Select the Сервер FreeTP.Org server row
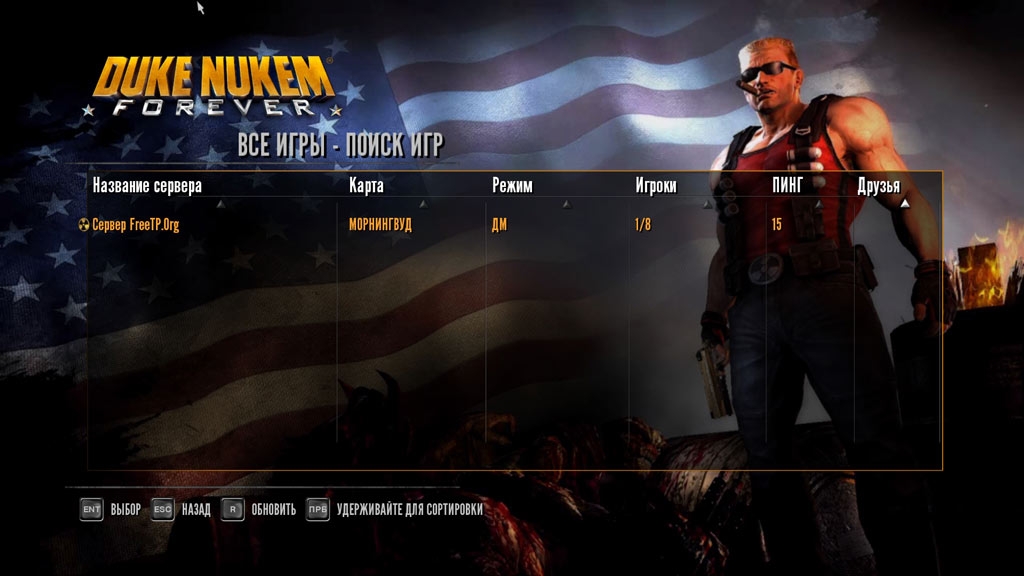 tap(136, 225)
